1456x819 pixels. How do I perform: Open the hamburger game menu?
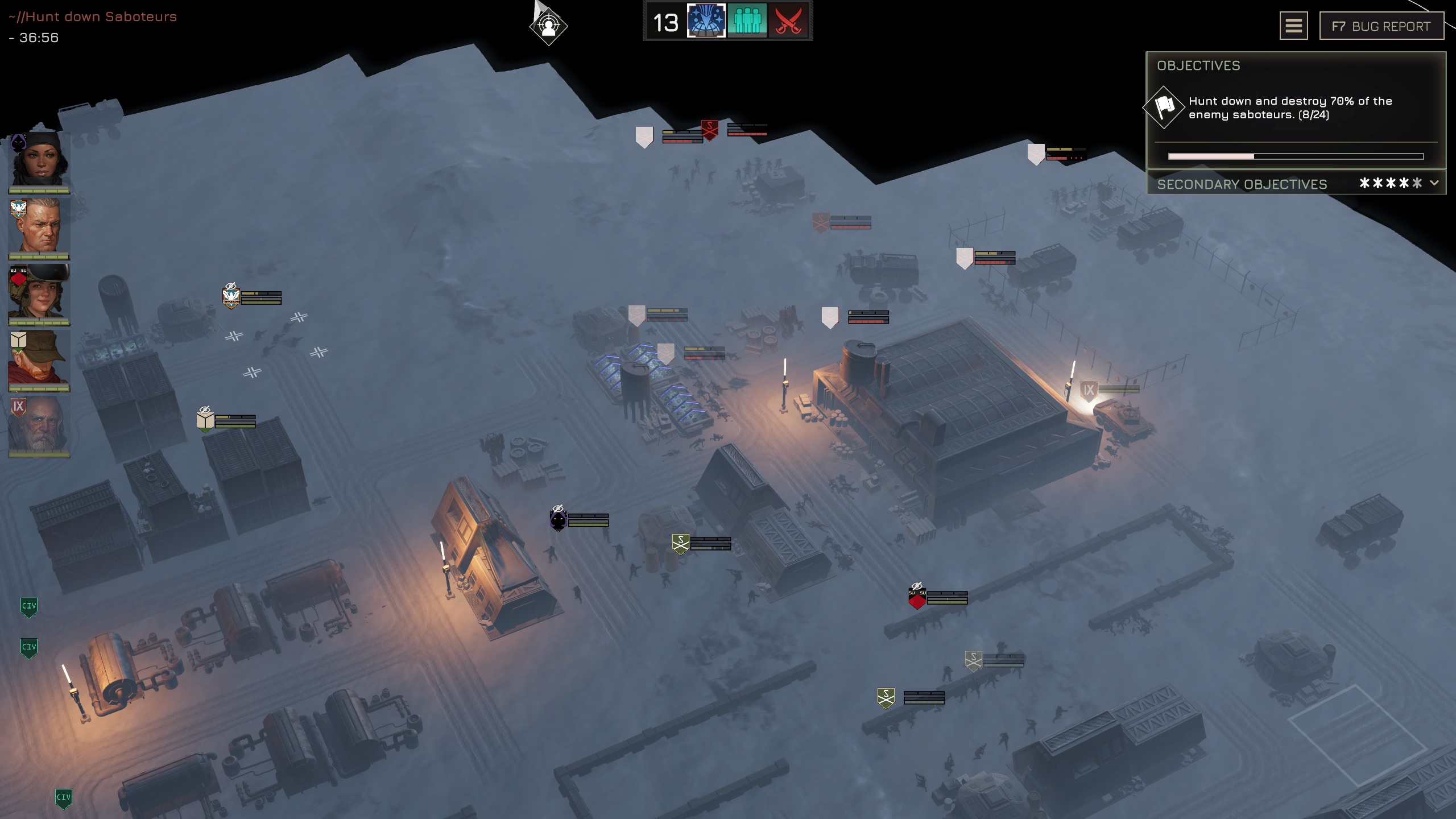1293,26
